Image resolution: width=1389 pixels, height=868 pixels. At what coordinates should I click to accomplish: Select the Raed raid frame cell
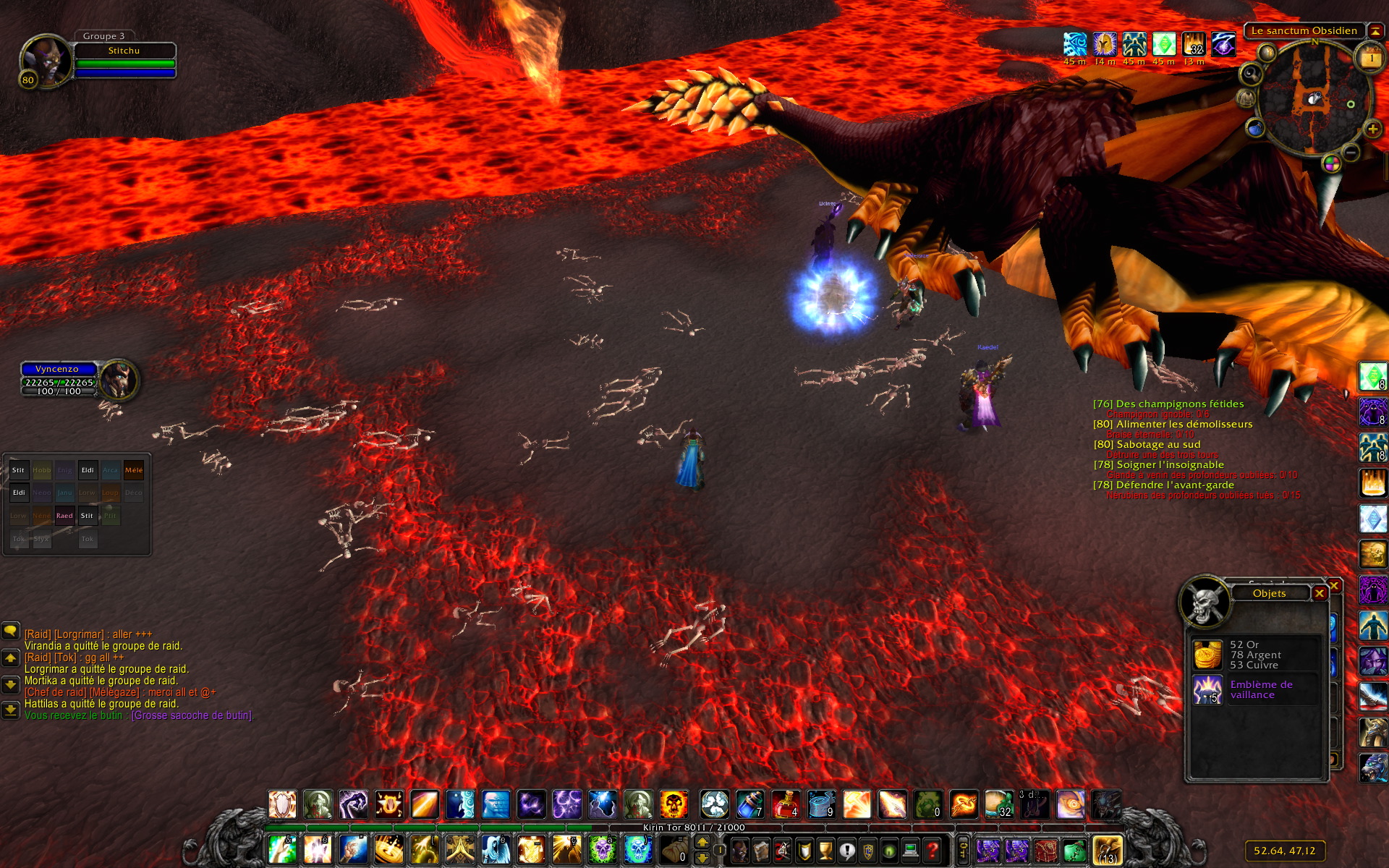[x=64, y=516]
